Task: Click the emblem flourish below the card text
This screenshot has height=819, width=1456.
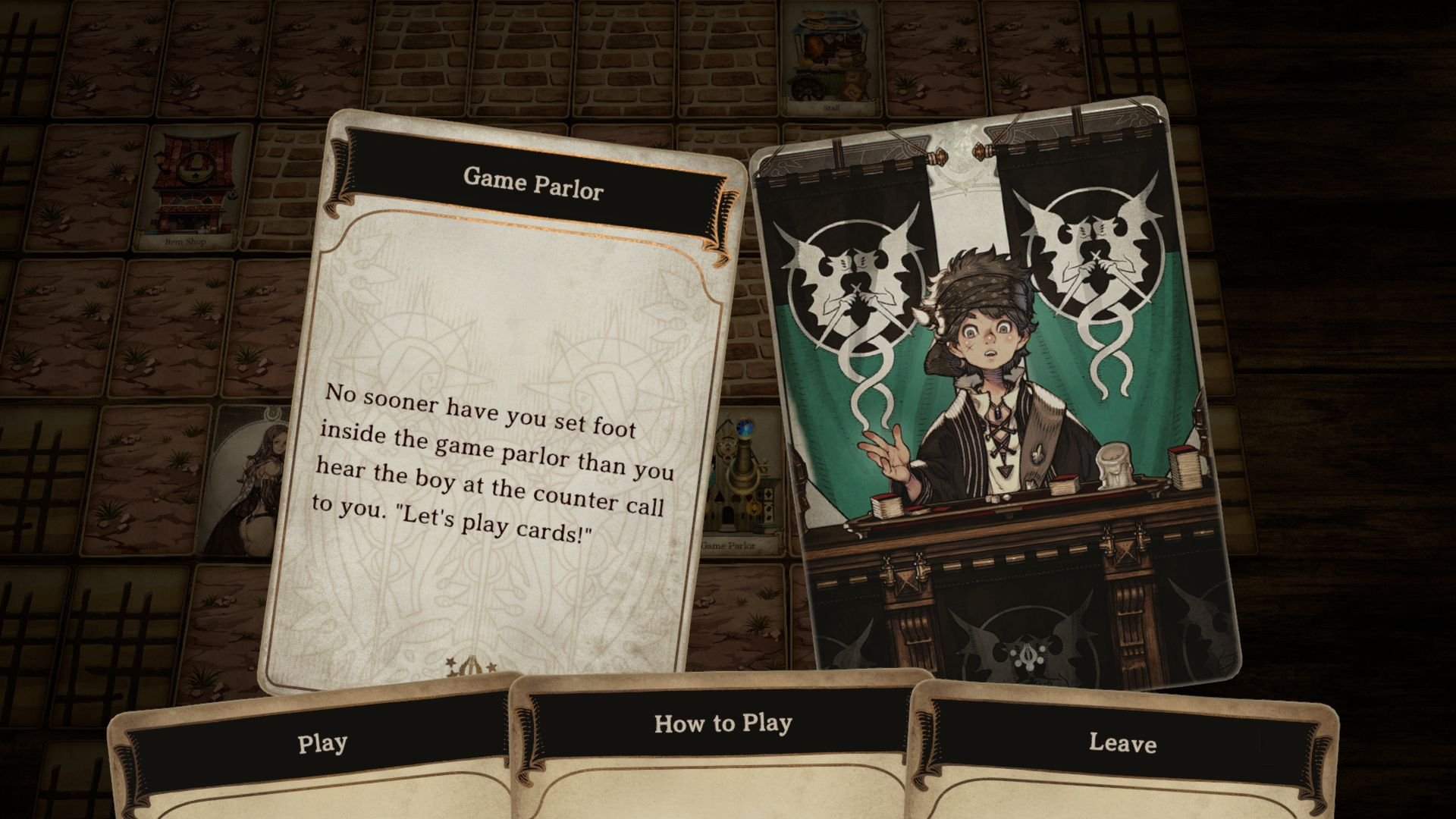Action: (x=469, y=666)
